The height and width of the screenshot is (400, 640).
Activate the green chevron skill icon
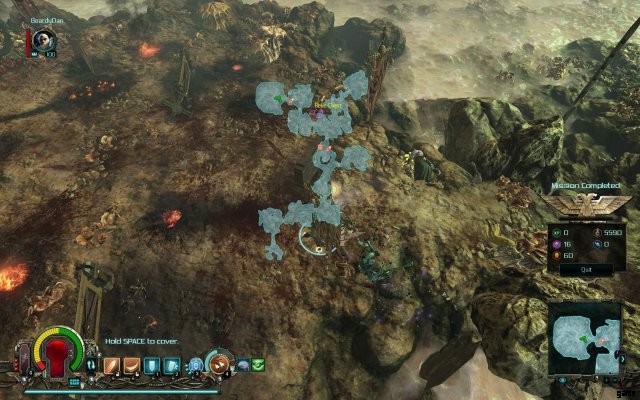[x=258, y=366]
